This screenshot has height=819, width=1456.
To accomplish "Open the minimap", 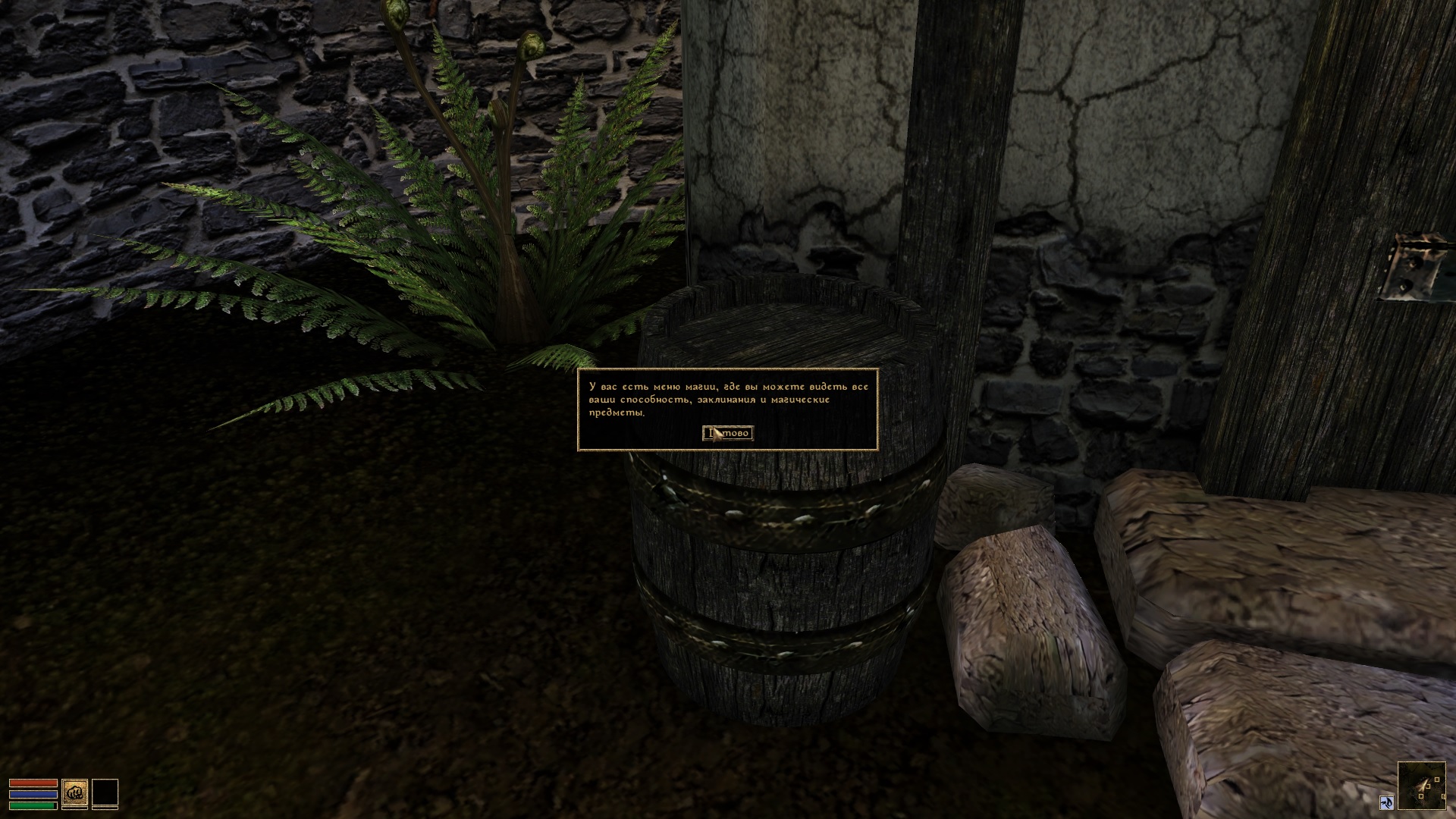I will click(1421, 786).
